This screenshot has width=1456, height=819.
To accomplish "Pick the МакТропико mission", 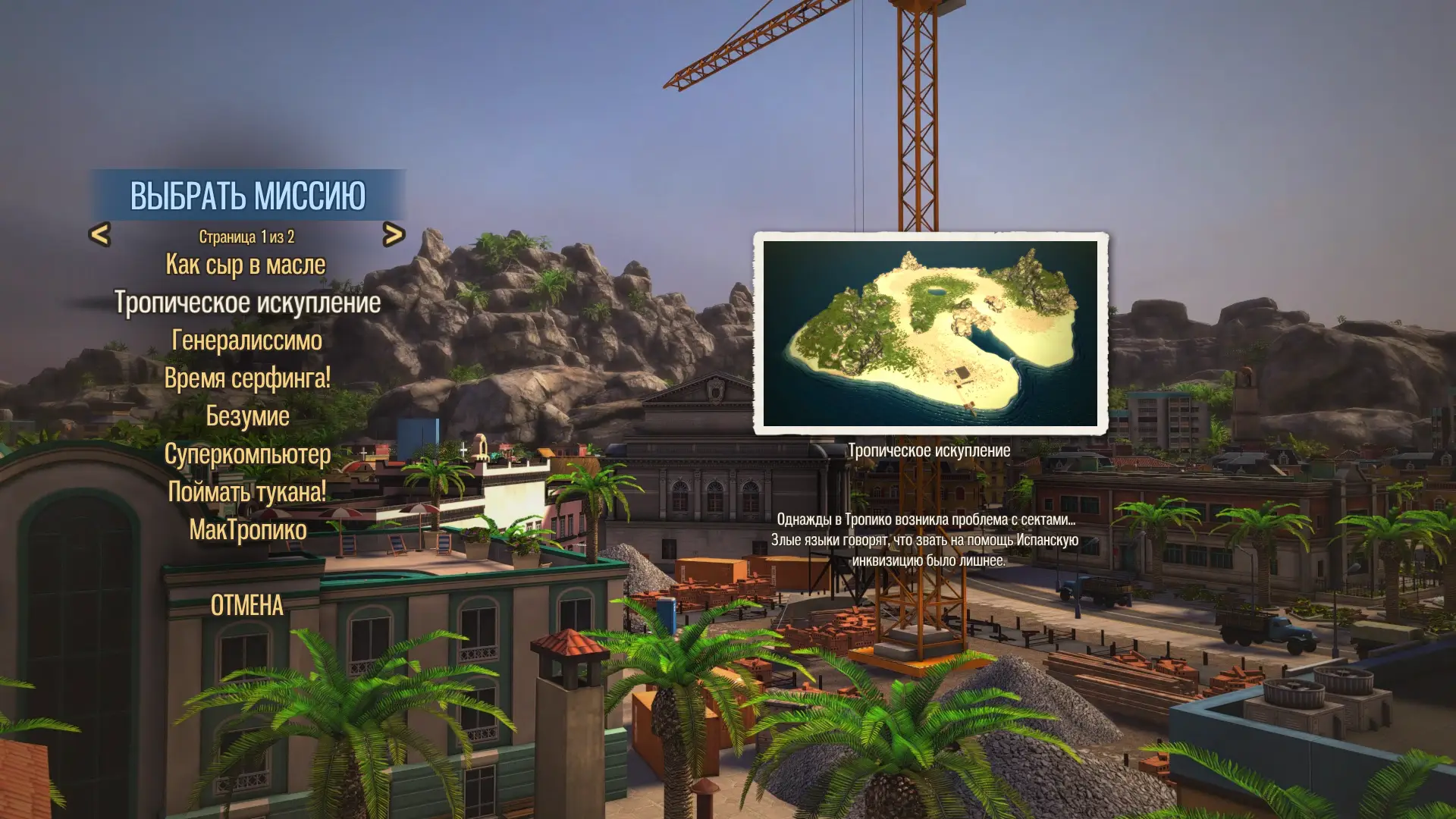I will coord(247,529).
